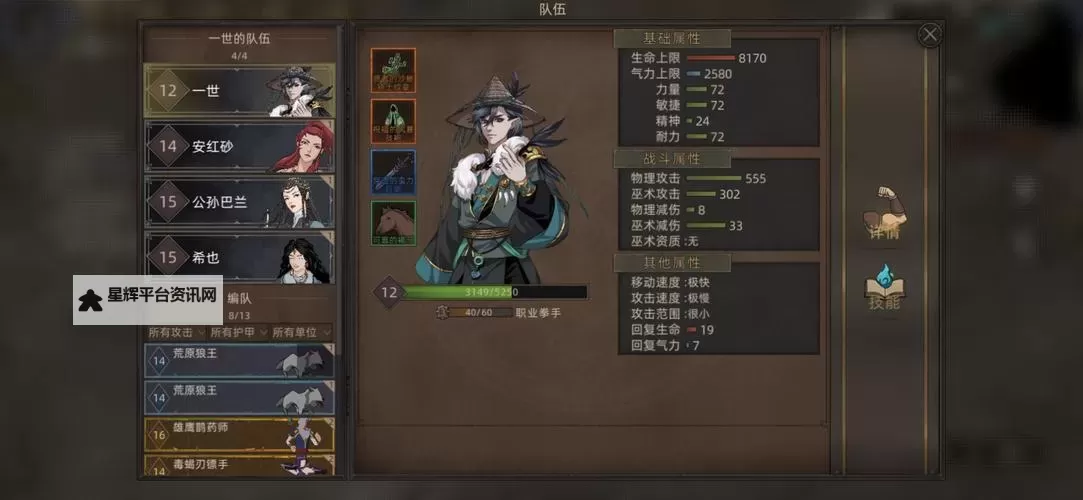Open the green armor equipment slot

pyautogui.click(x=393, y=121)
